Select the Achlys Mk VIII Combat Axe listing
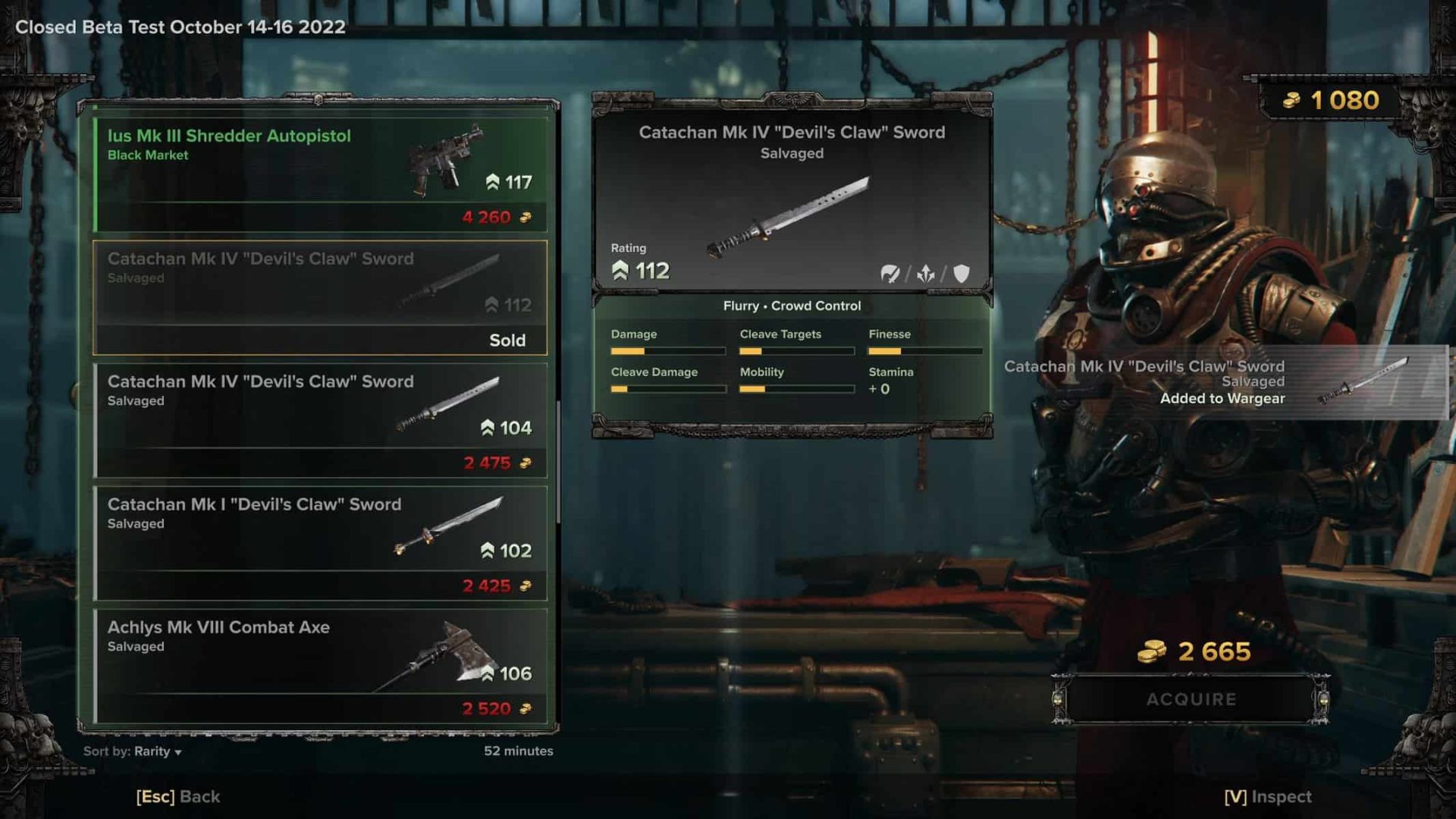Image resolution: width=1456 pixels, height=819 pixels. click(320, 666)
